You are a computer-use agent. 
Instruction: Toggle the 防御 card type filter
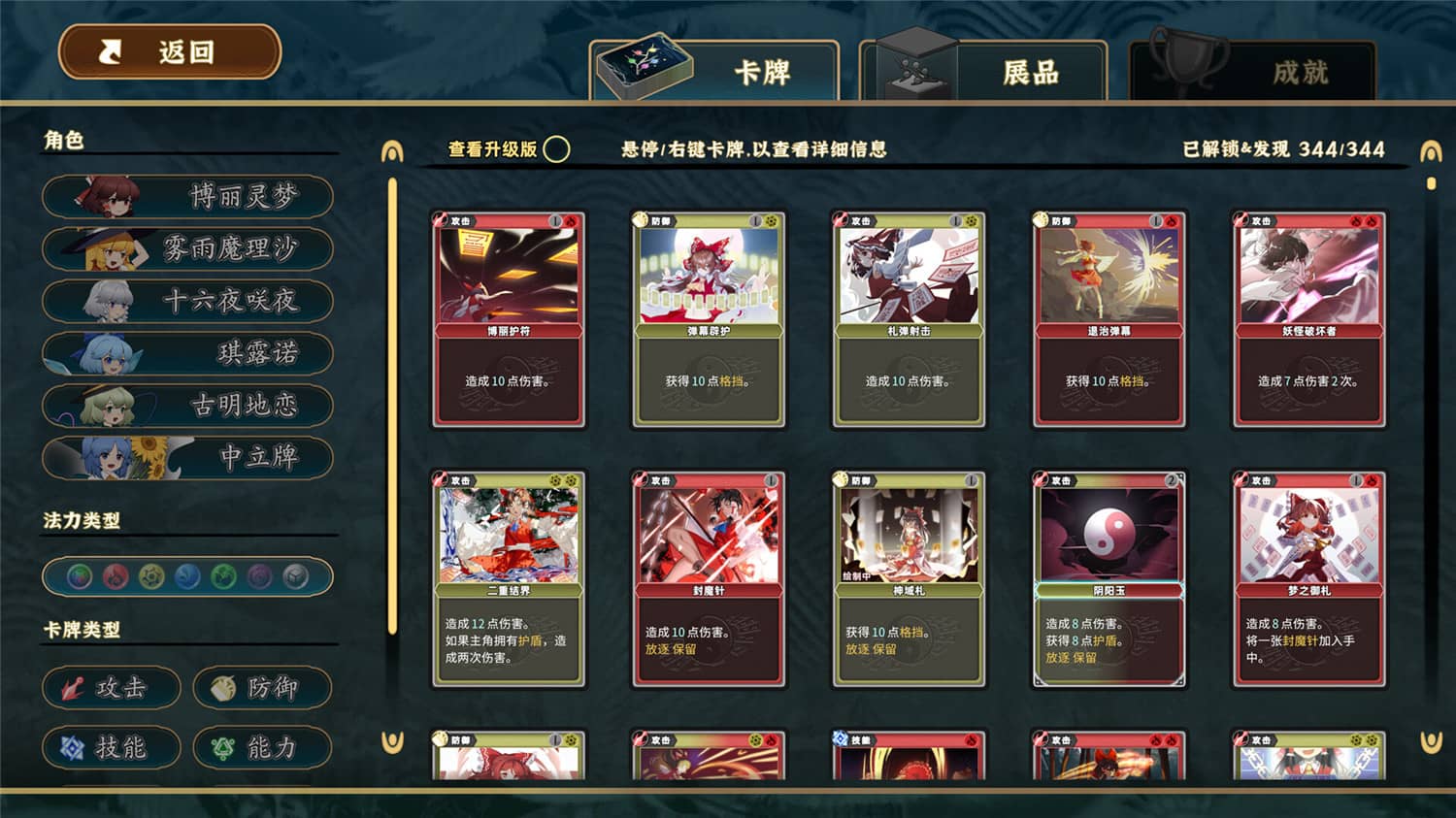coord(262,686)
